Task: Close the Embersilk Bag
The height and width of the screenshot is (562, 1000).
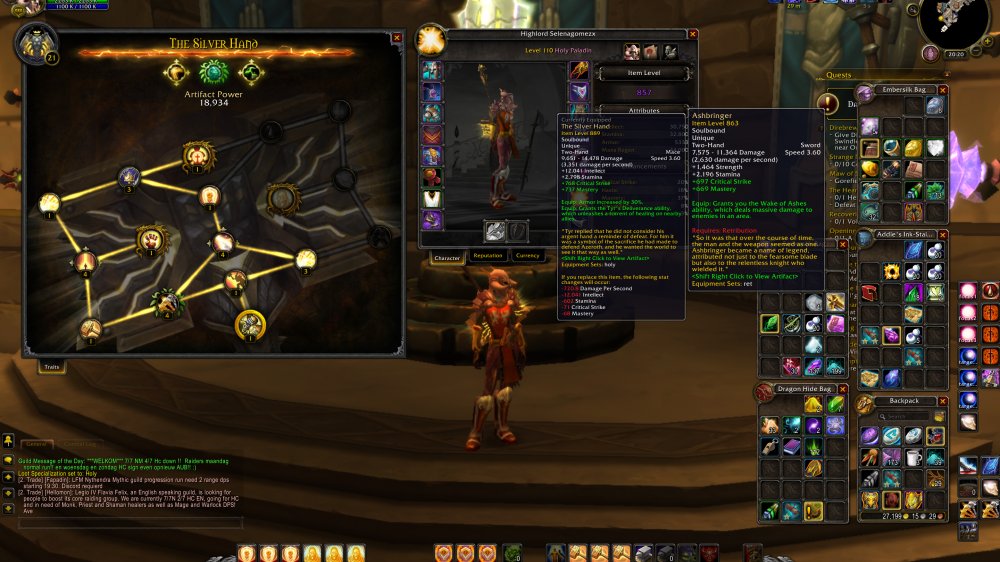Action: (x=942, y=89)
